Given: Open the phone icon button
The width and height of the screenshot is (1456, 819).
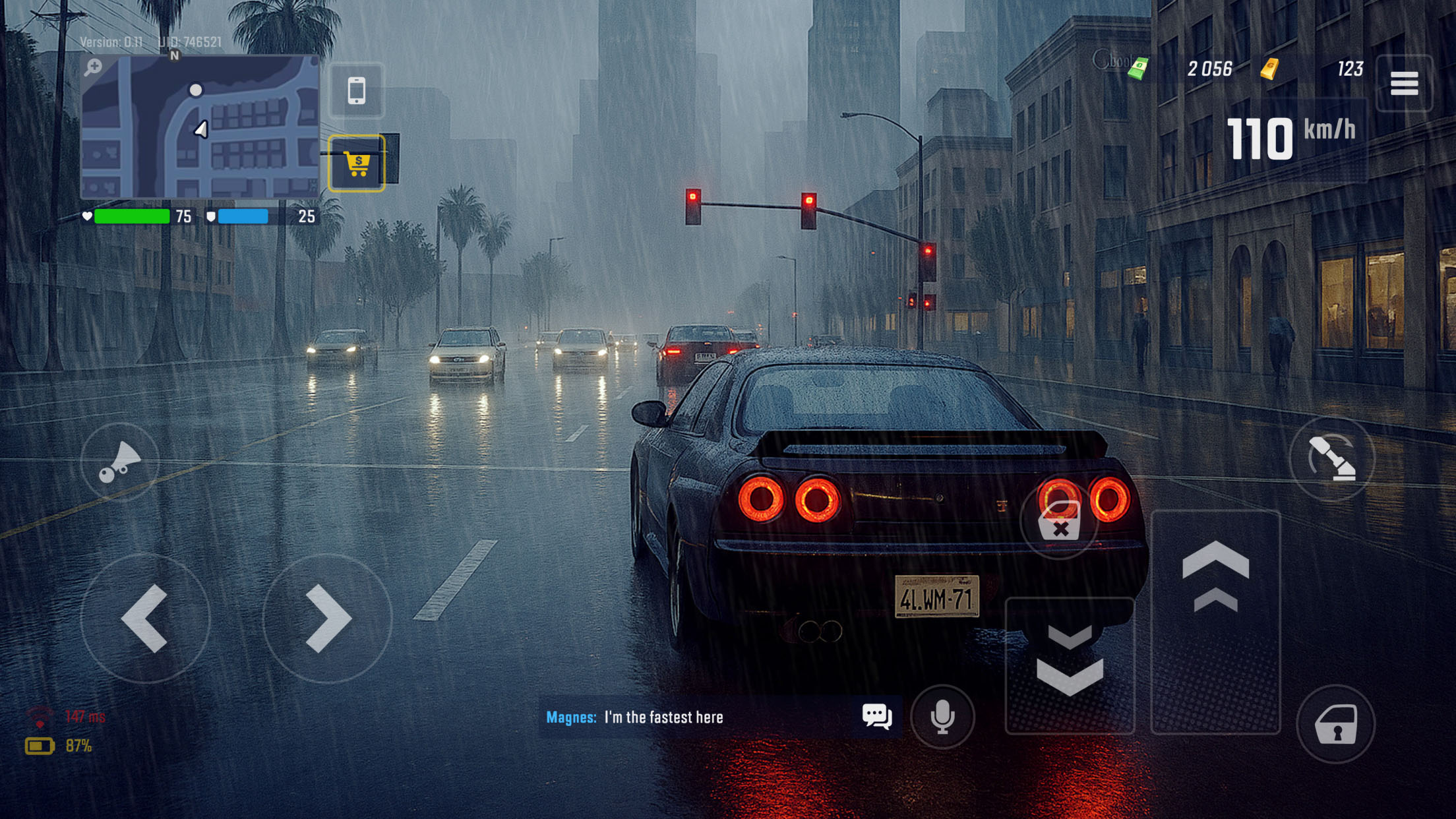Looking at the screenshot, I should pos(357,91).
